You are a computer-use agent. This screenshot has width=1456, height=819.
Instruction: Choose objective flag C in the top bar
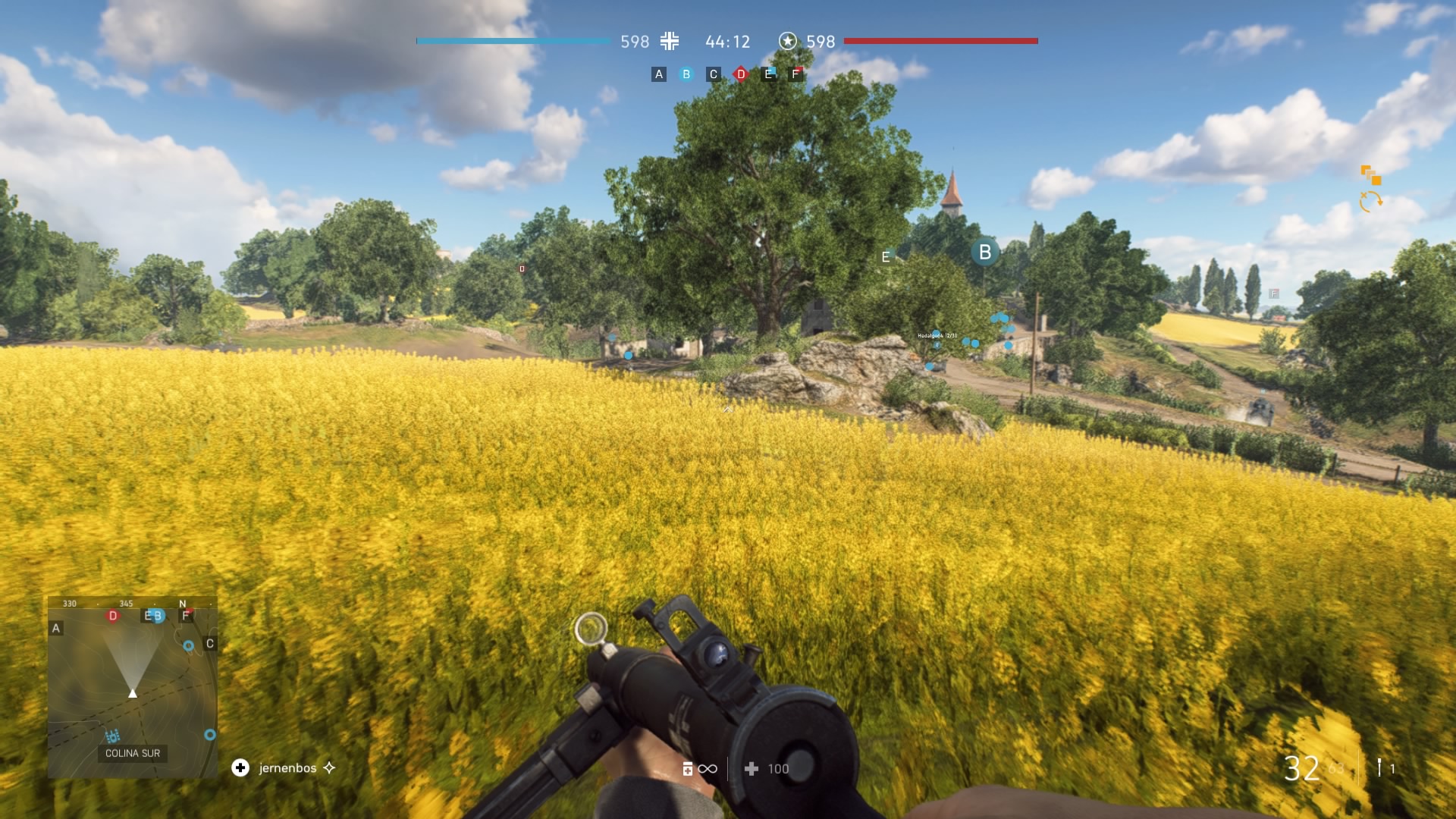[714, 74]
